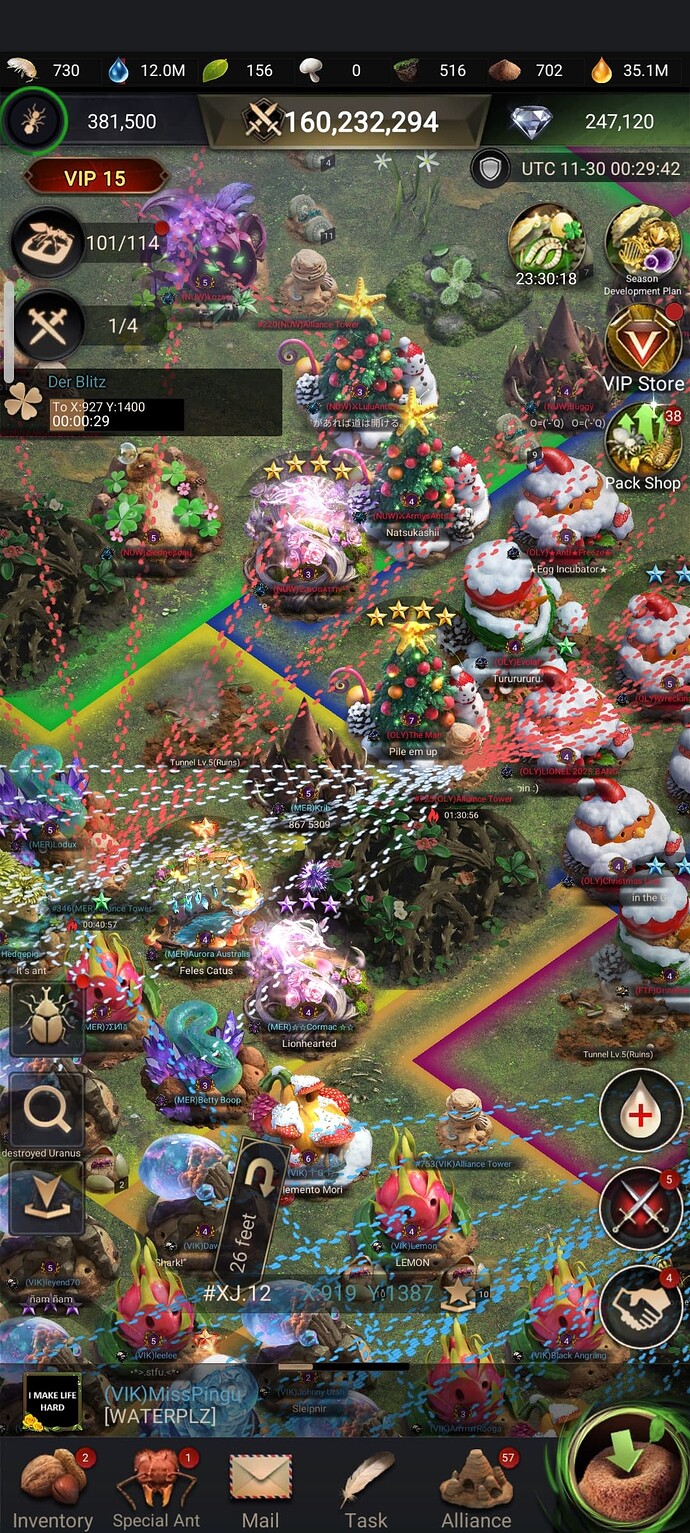Viewport: 690px width, 1533px height.
Task: Open the Mail inbox
Action: click(x=260, y=1488)
